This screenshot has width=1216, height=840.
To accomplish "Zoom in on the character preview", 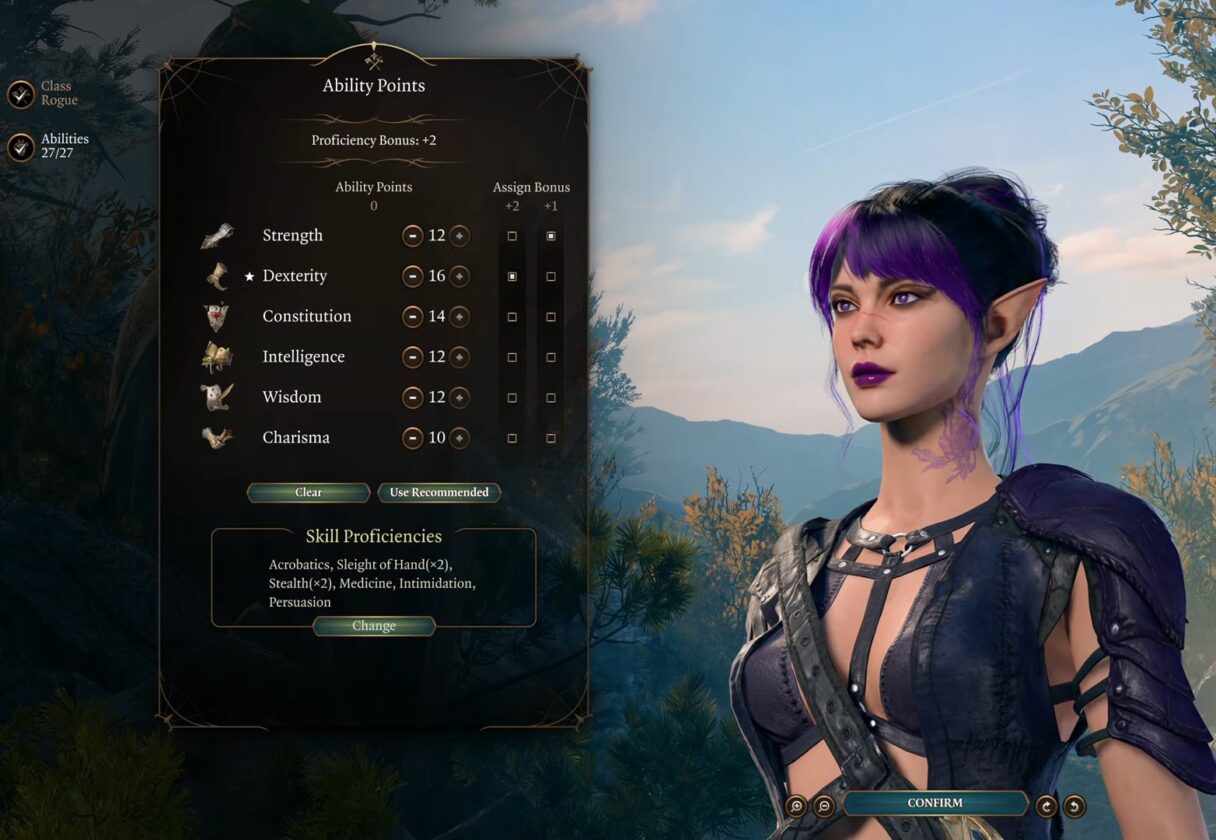I will point(796,805).
